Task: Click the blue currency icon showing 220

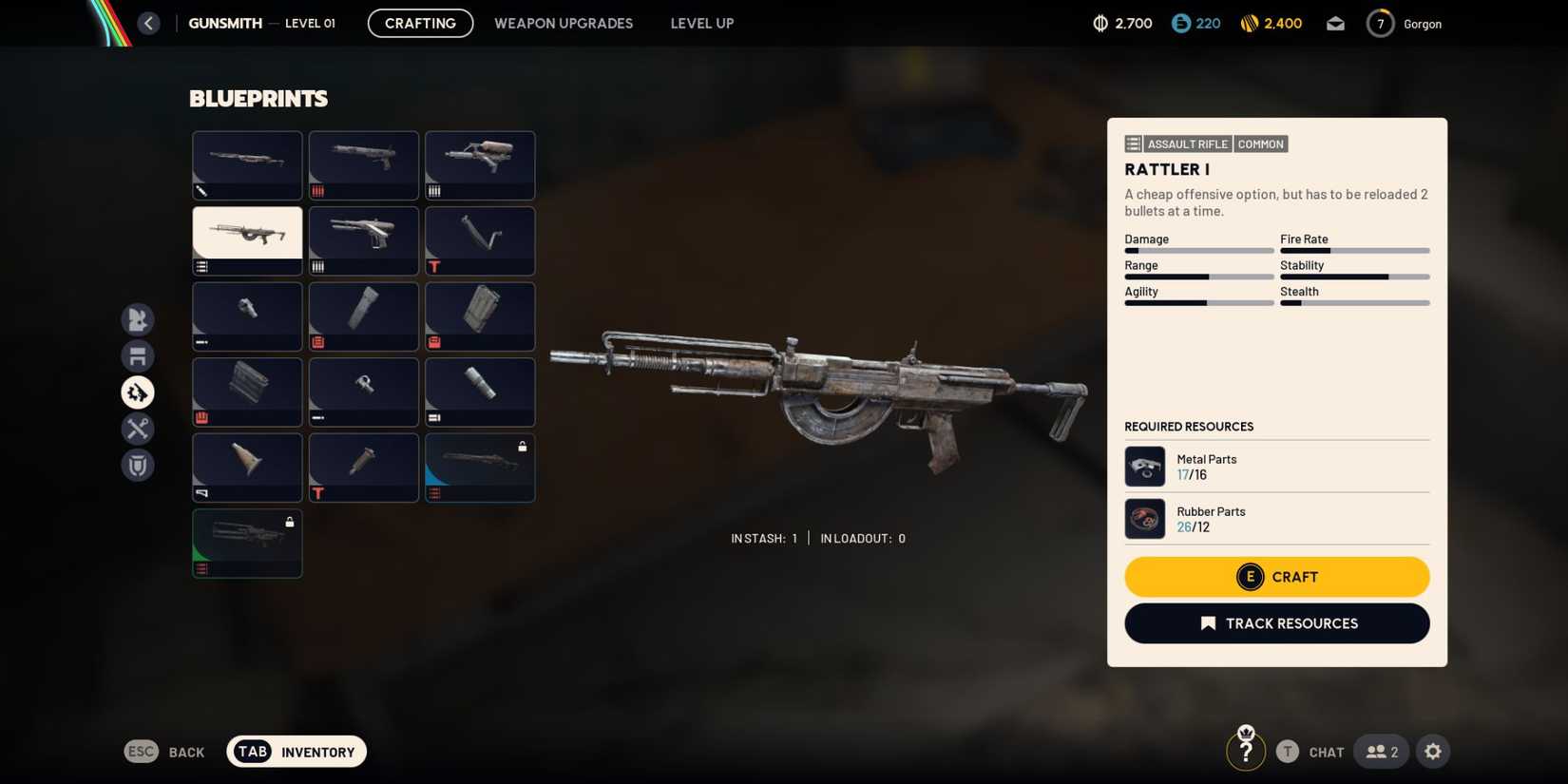Action: tap(1181, 23)
